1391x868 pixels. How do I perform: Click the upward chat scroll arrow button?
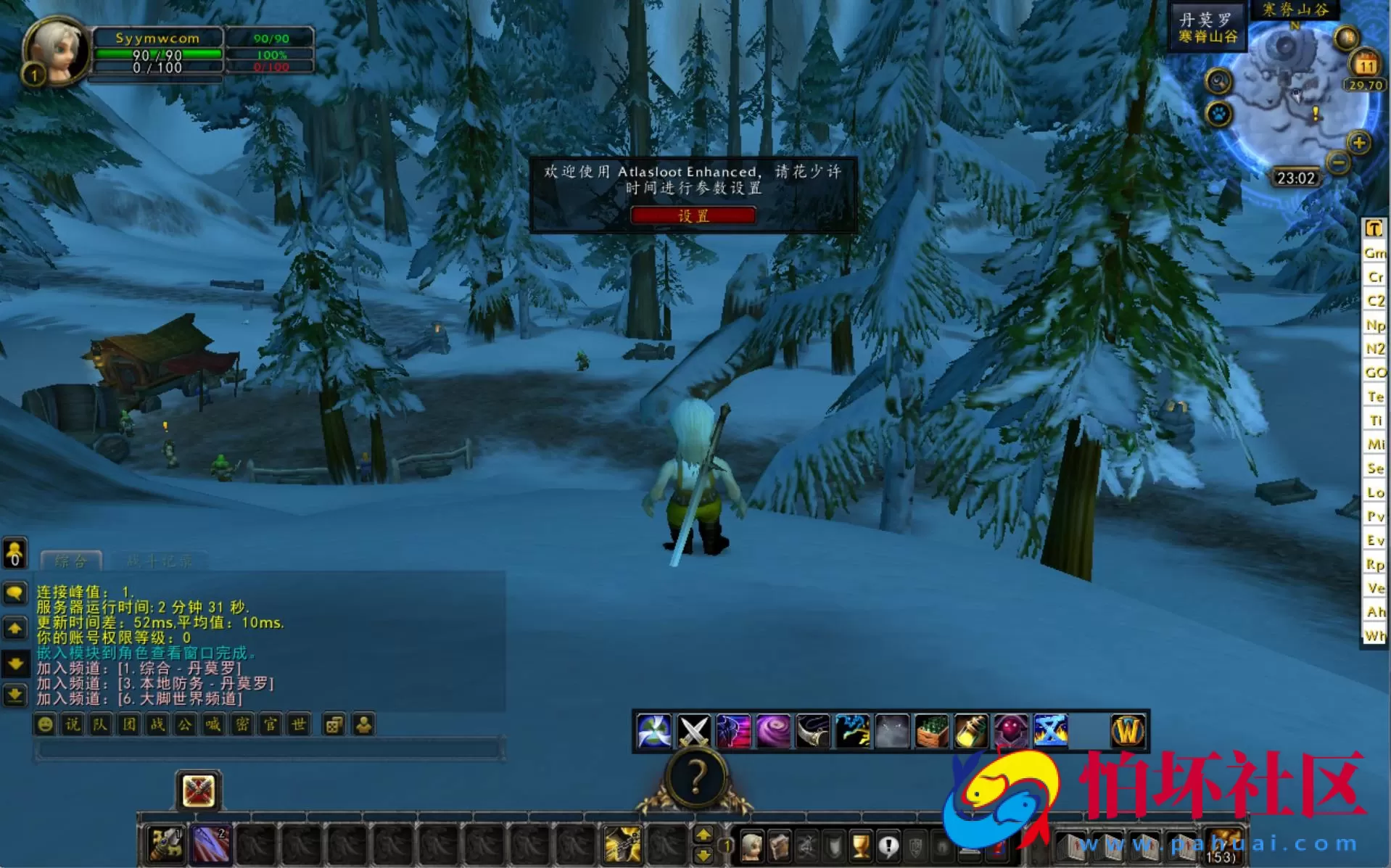[x=15, y=628]
